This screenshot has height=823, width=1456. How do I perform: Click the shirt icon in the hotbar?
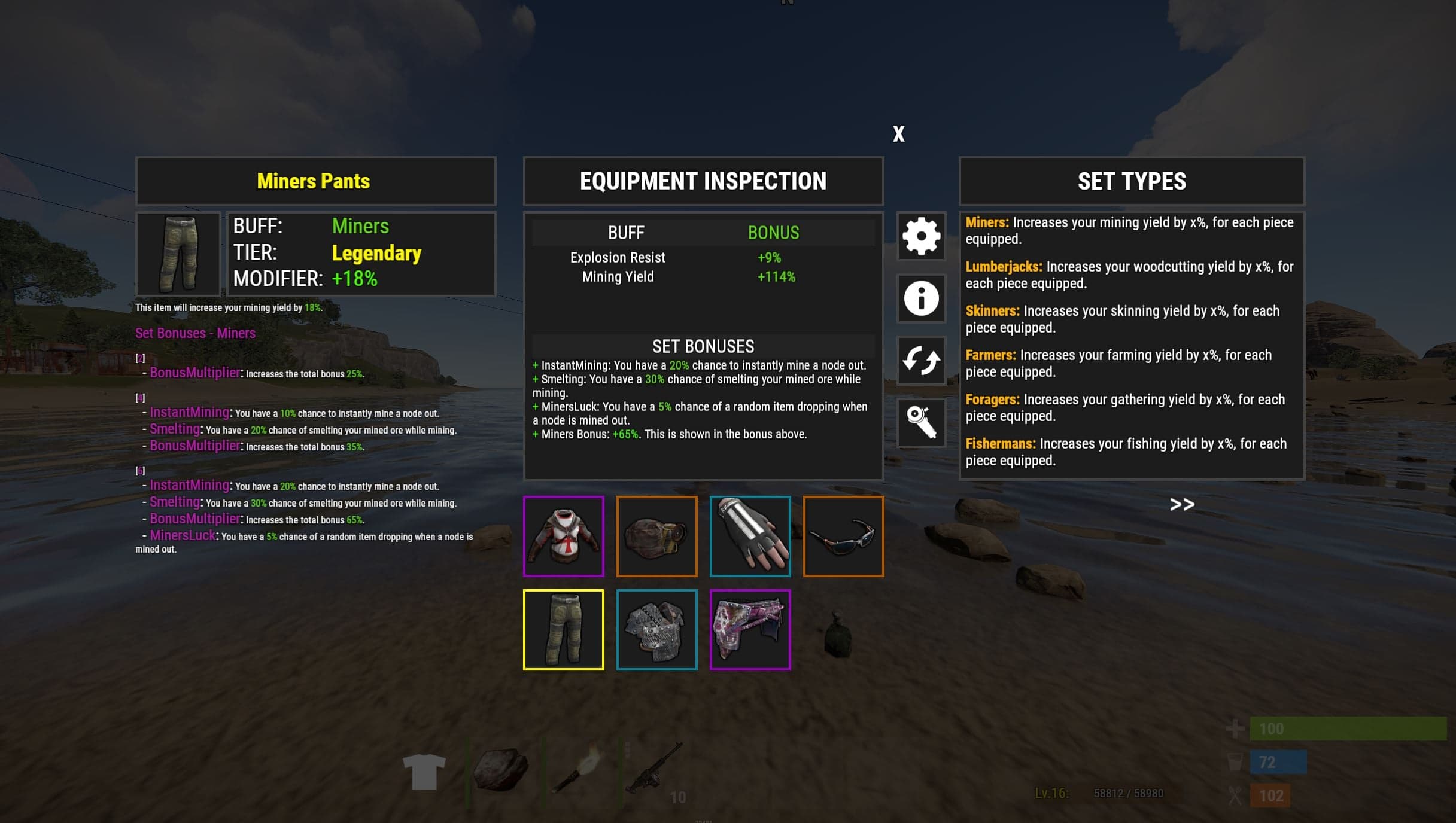(x=423, y=772)
